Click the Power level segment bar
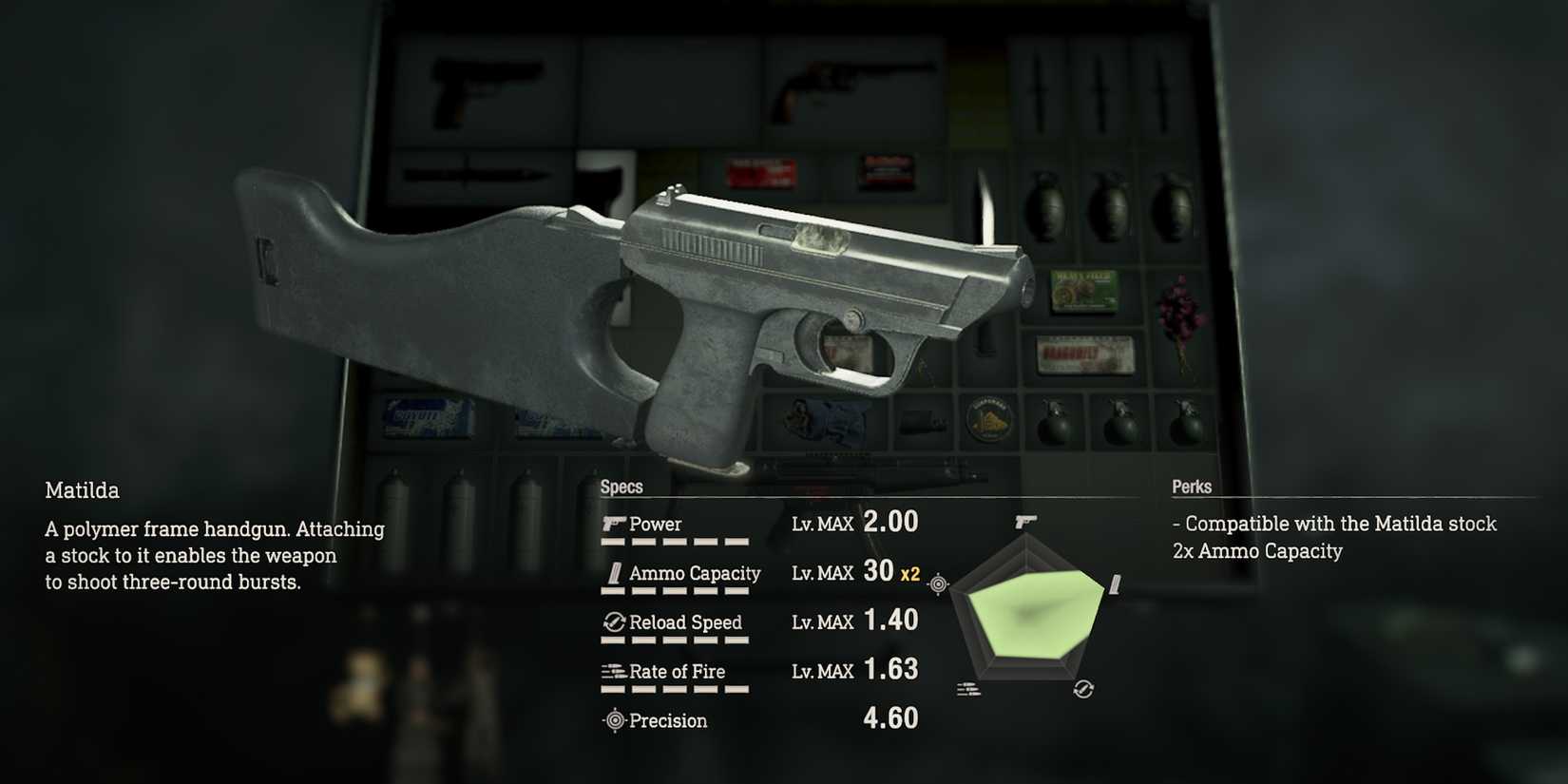The image size is (1568, 784). coord(677,544)
